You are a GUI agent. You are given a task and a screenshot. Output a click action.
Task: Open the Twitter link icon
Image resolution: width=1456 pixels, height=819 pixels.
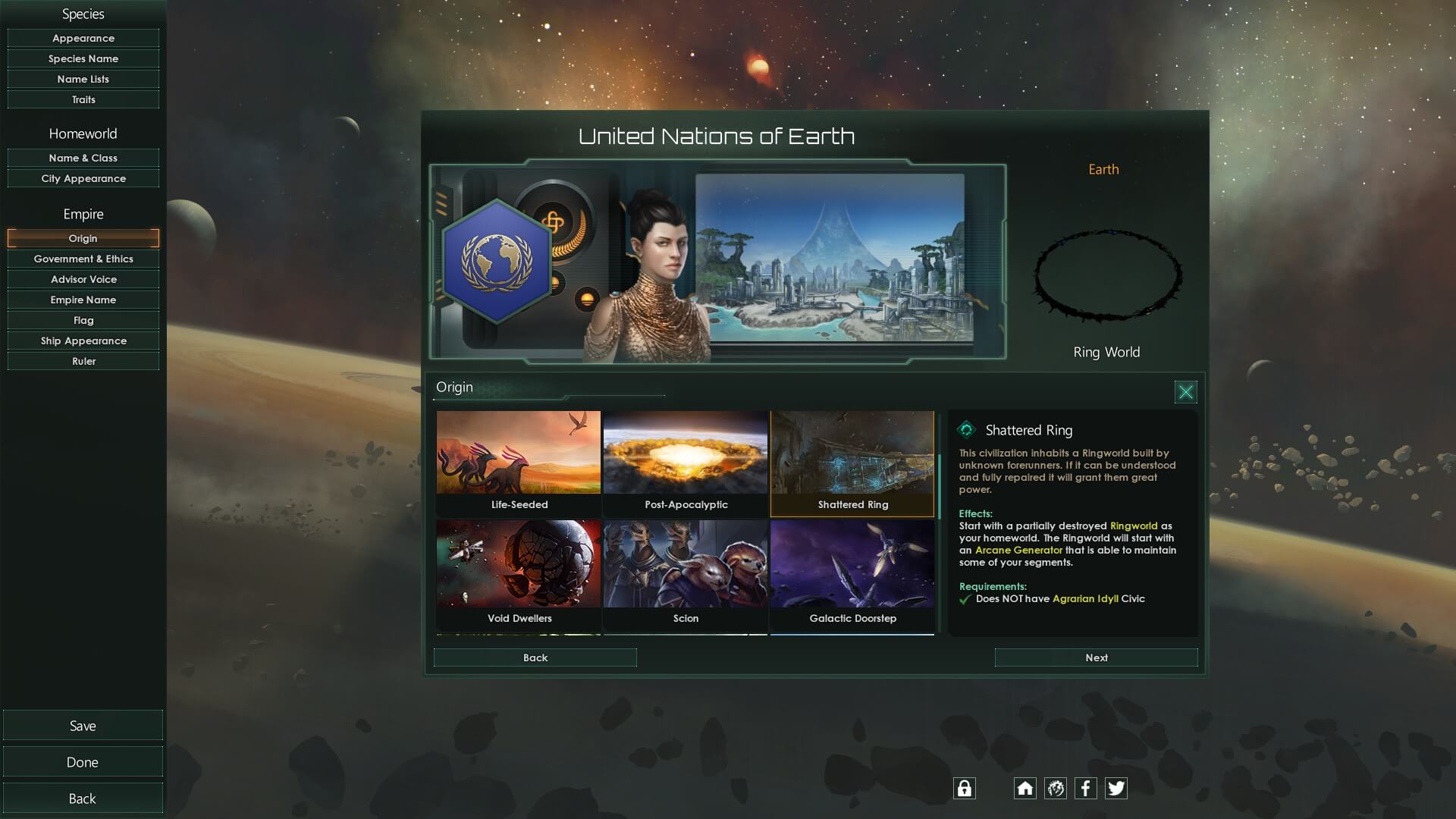(1116, 789)
